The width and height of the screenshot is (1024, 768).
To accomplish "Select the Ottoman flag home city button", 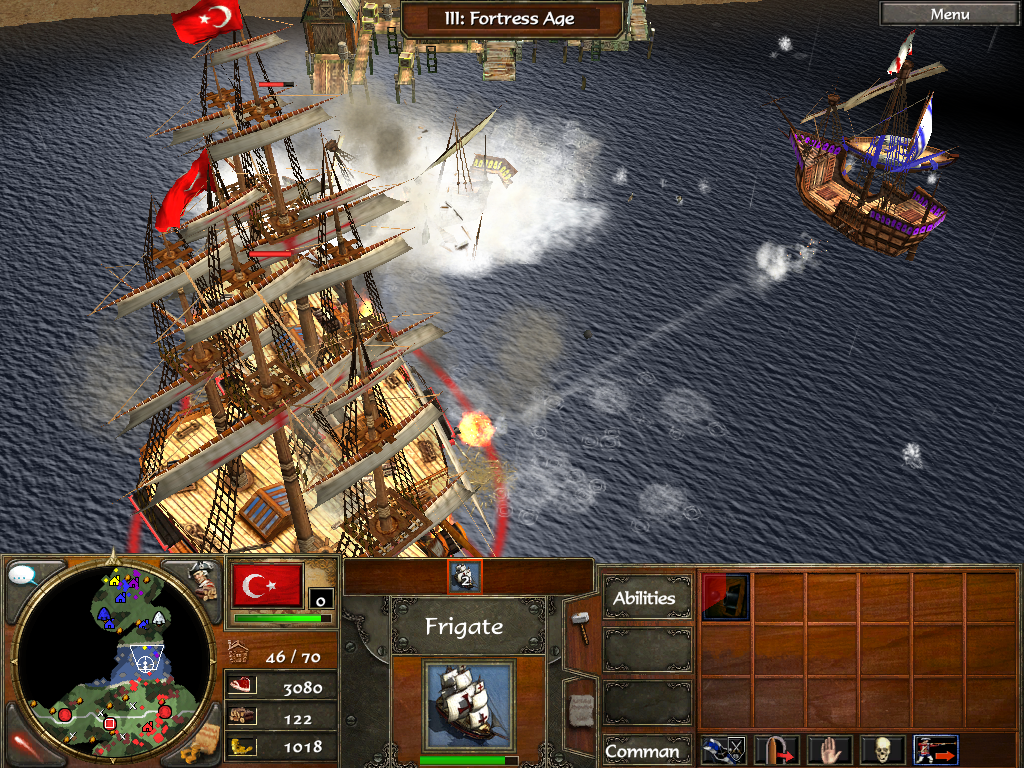I will tap(267, 584).
